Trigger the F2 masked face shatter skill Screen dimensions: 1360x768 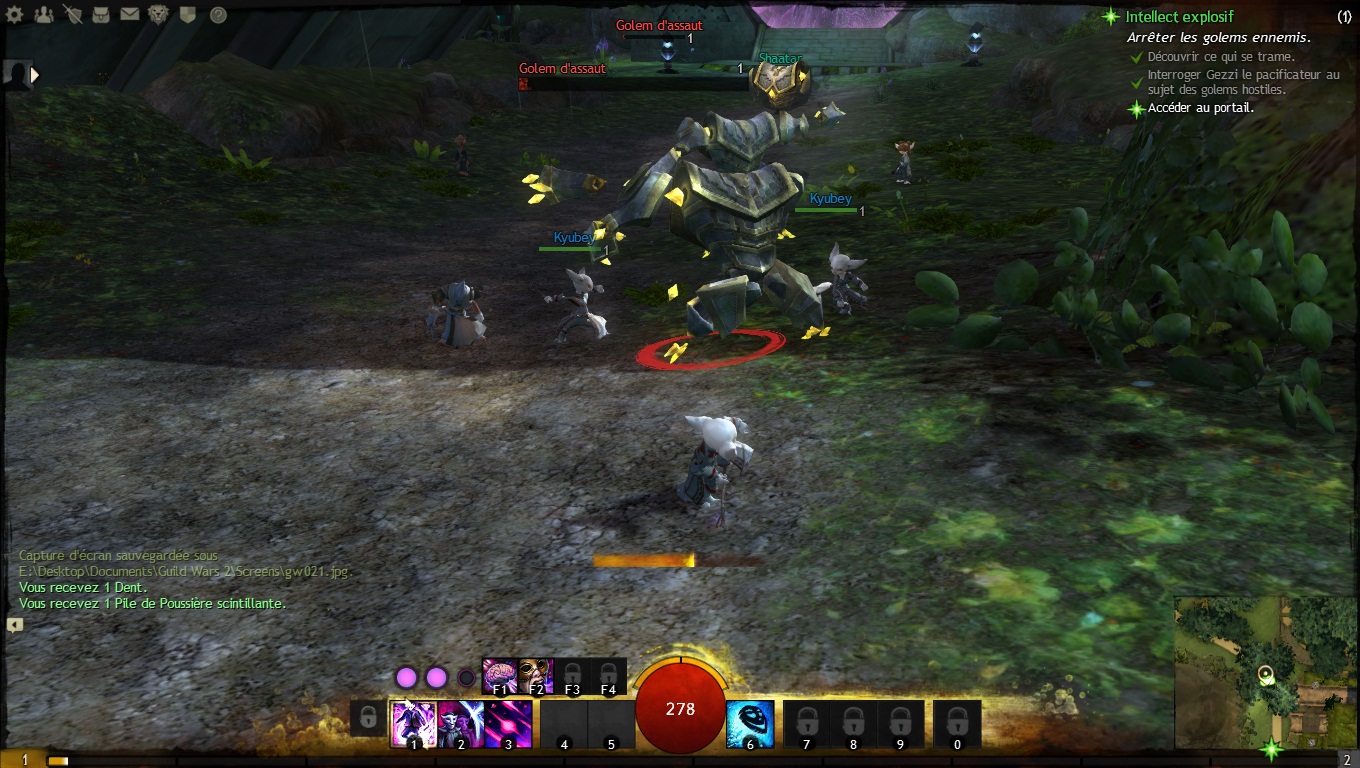(535, 675)
